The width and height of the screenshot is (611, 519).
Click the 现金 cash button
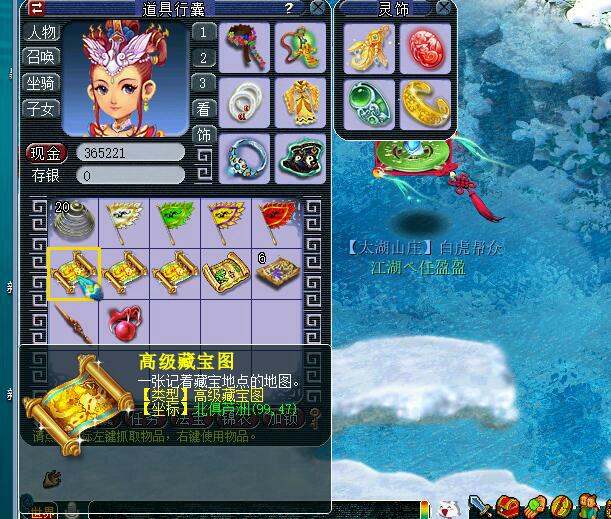45,153
